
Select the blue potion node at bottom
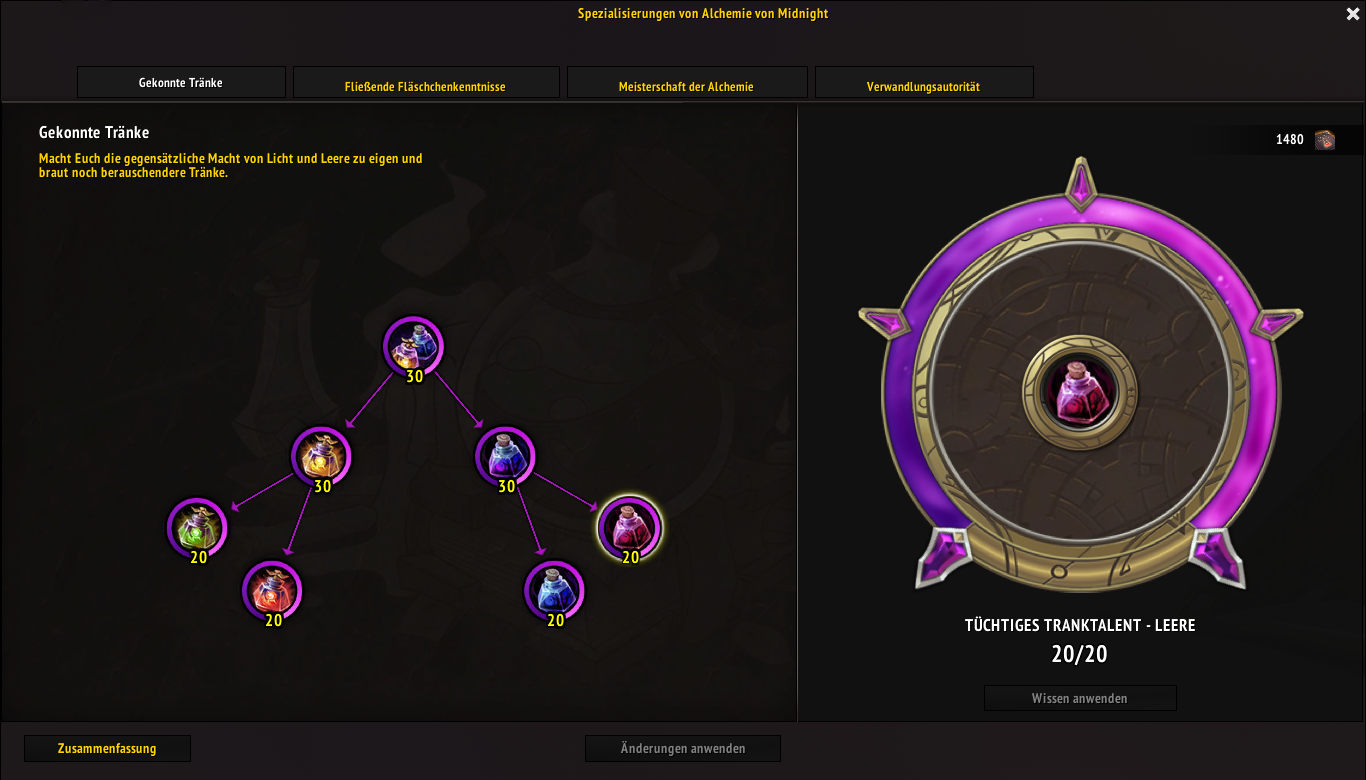(x=554, y=590)
